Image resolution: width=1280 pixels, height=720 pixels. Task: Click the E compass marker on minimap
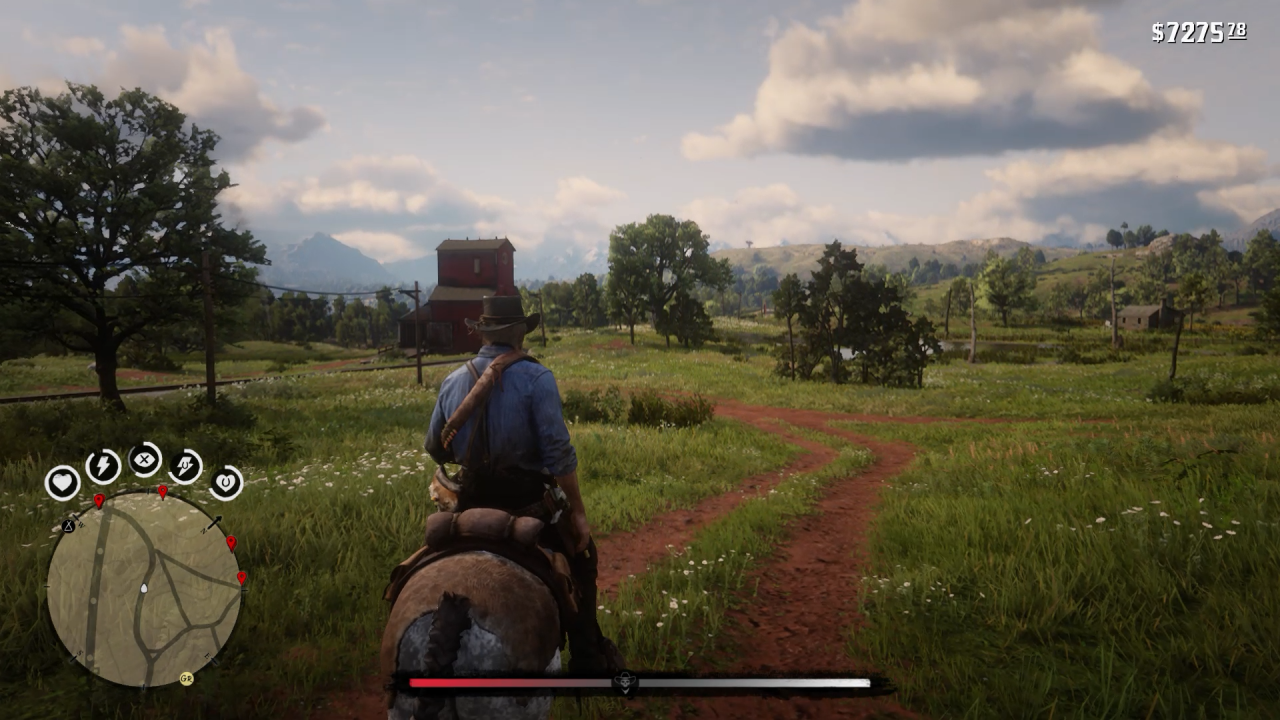pos(207,655)
